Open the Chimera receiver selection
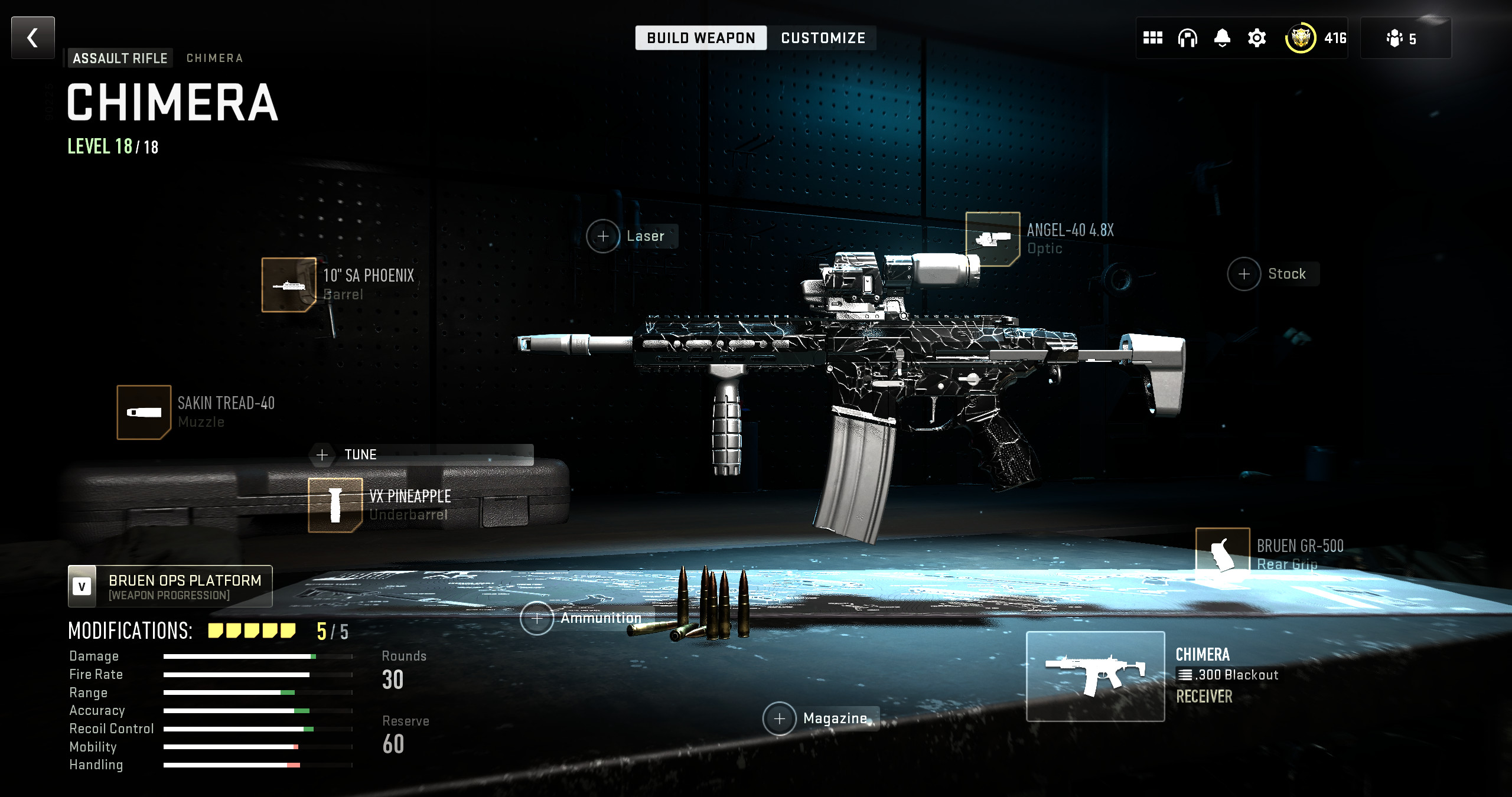The height and width of the screenshot is (797, 1512). pyautogui.click(x=1095, y=677)
